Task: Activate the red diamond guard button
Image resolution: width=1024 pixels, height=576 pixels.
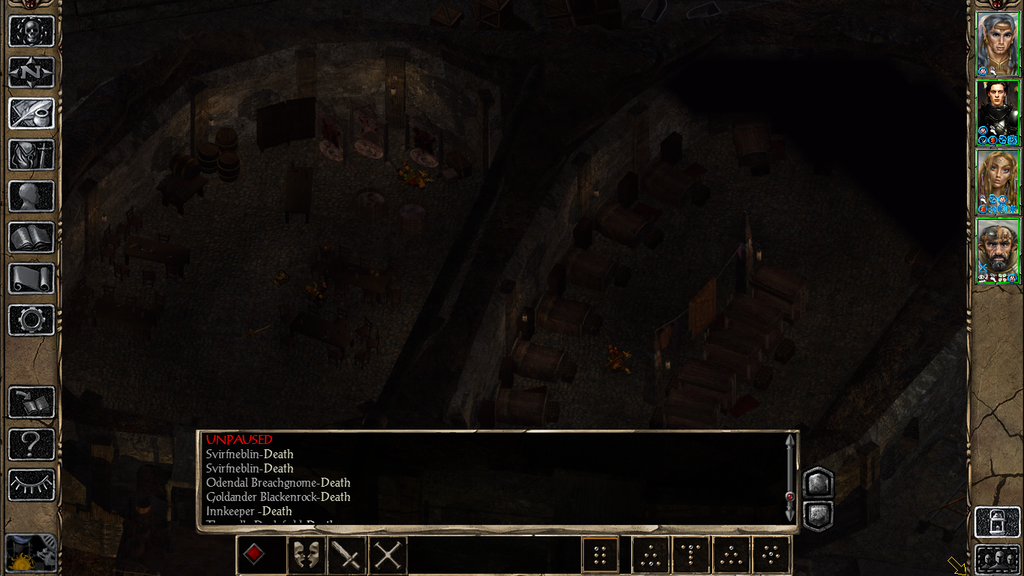Action: [254, 555]
